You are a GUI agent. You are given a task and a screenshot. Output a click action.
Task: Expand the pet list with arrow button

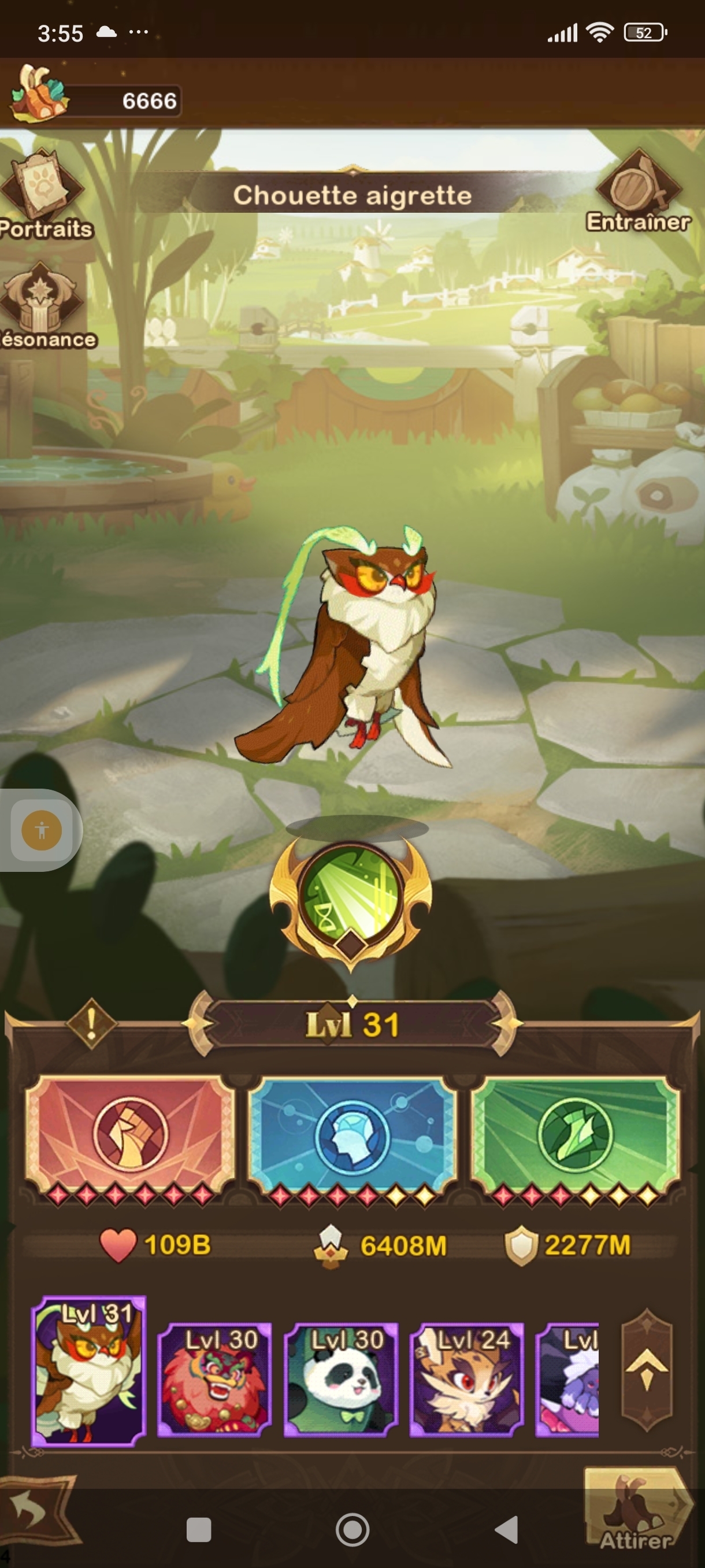pyautogui.click(x=647, y=1370)
